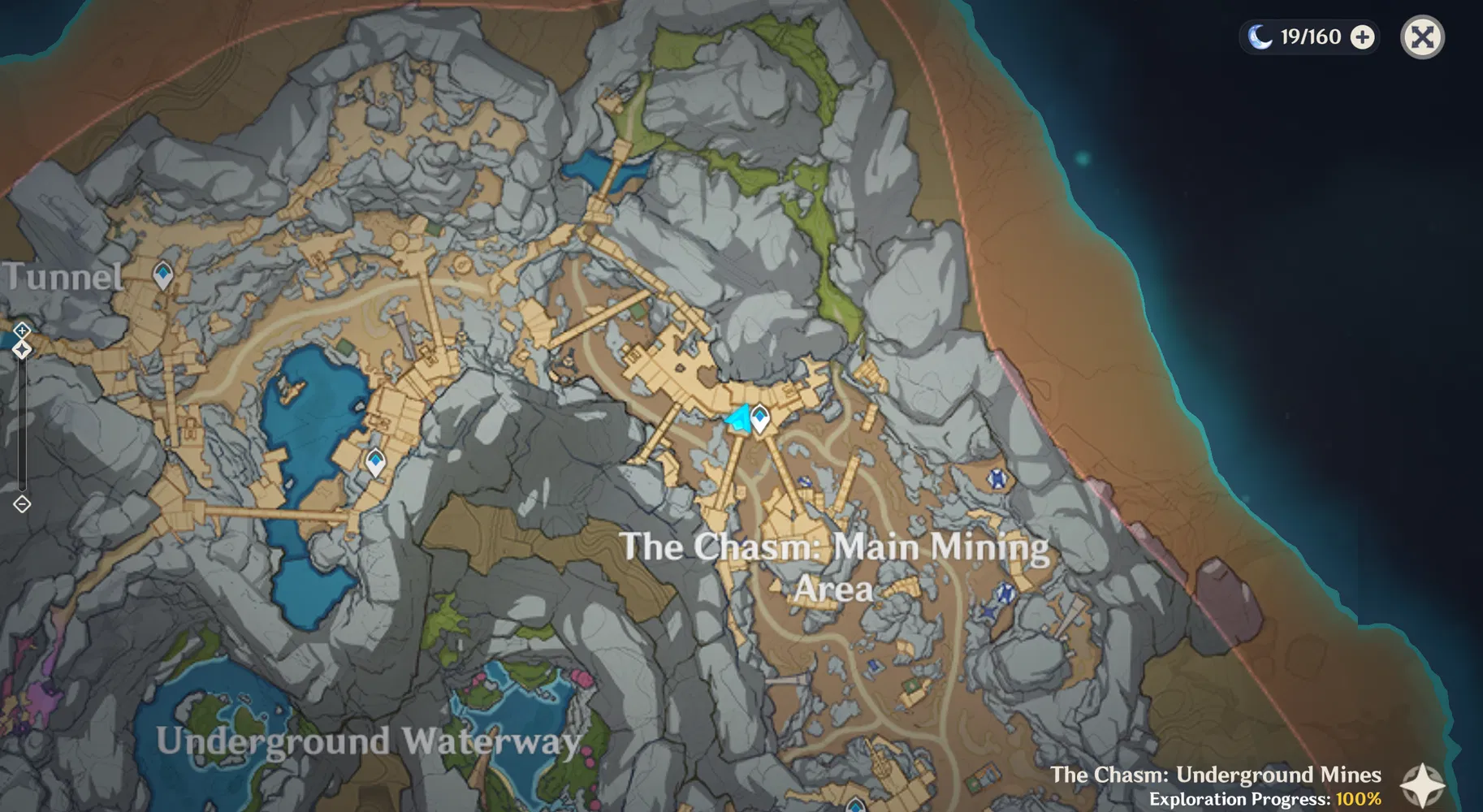Close the map with the X button

(1421, 36)
